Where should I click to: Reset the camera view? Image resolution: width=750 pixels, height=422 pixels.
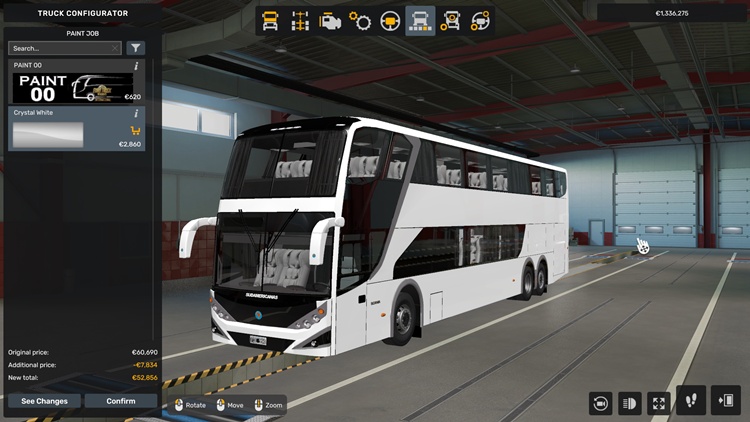click(x=601, y=403)
